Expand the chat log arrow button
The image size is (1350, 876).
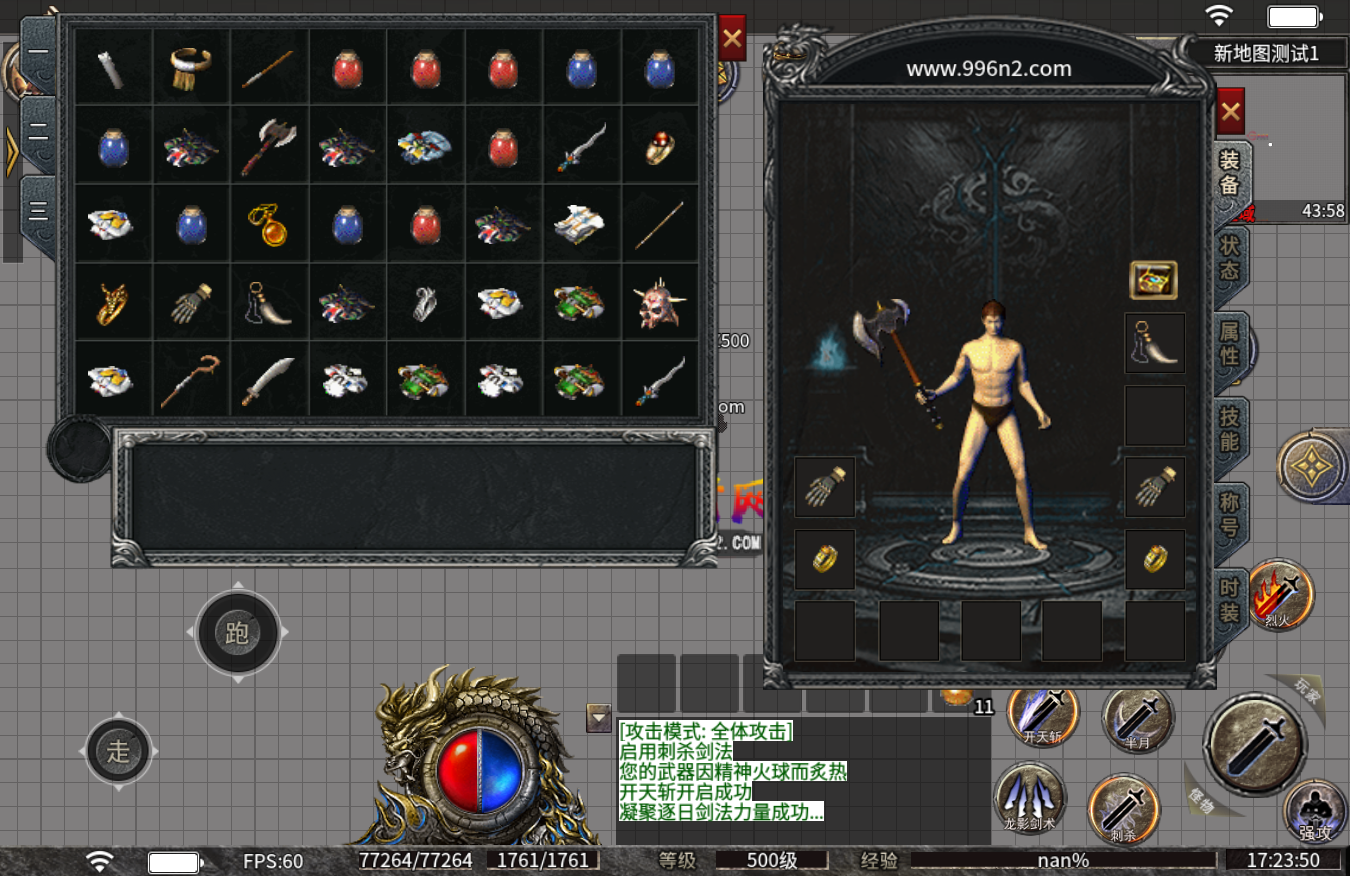(599, 717)
